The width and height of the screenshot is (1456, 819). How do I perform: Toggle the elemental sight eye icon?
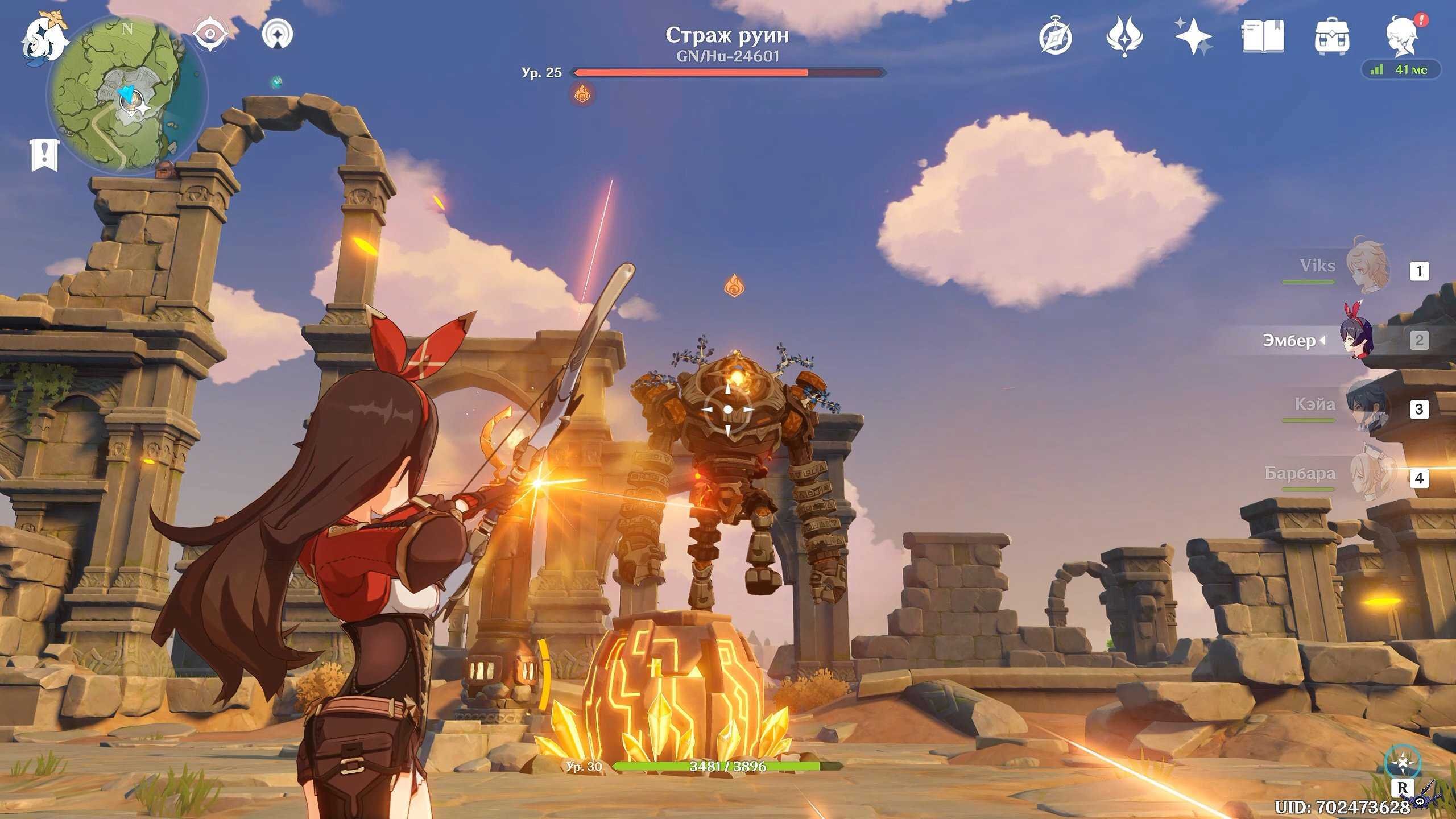[x=210, y=34]
